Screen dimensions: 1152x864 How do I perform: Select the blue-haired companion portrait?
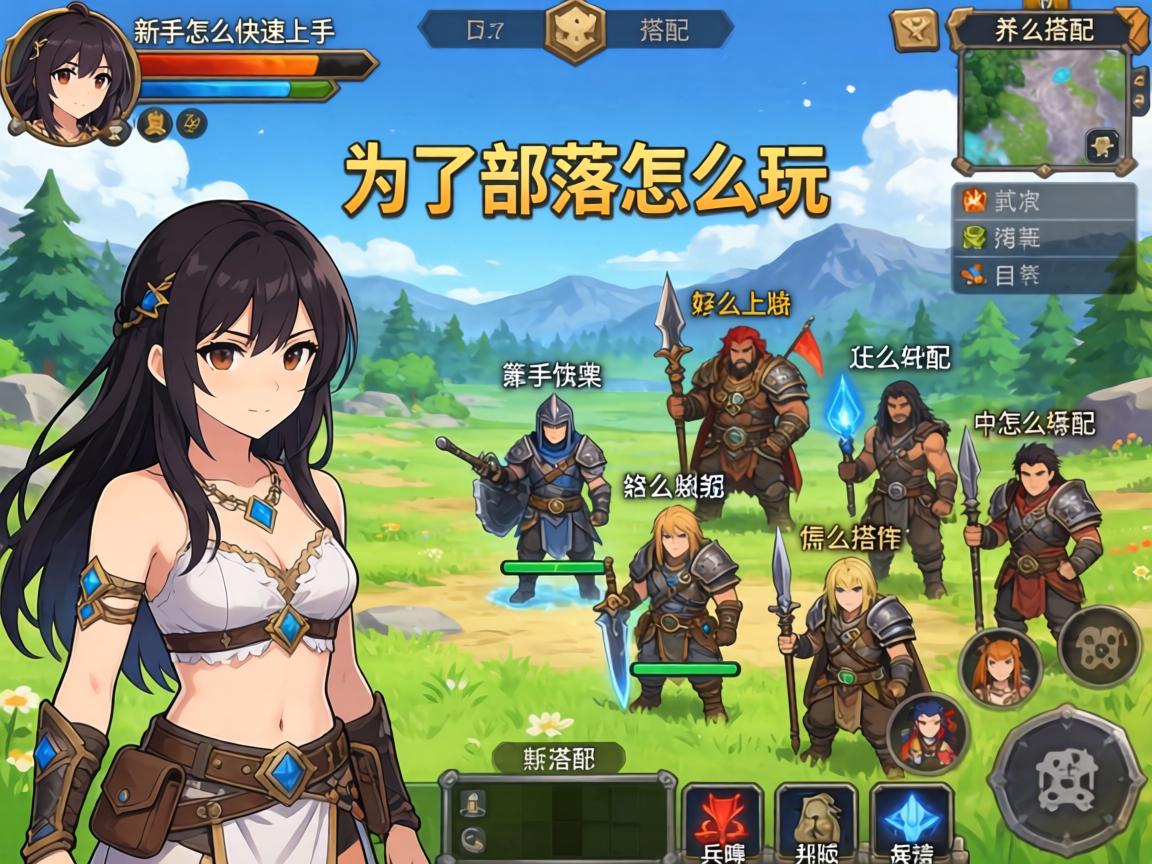coord(928,732)
